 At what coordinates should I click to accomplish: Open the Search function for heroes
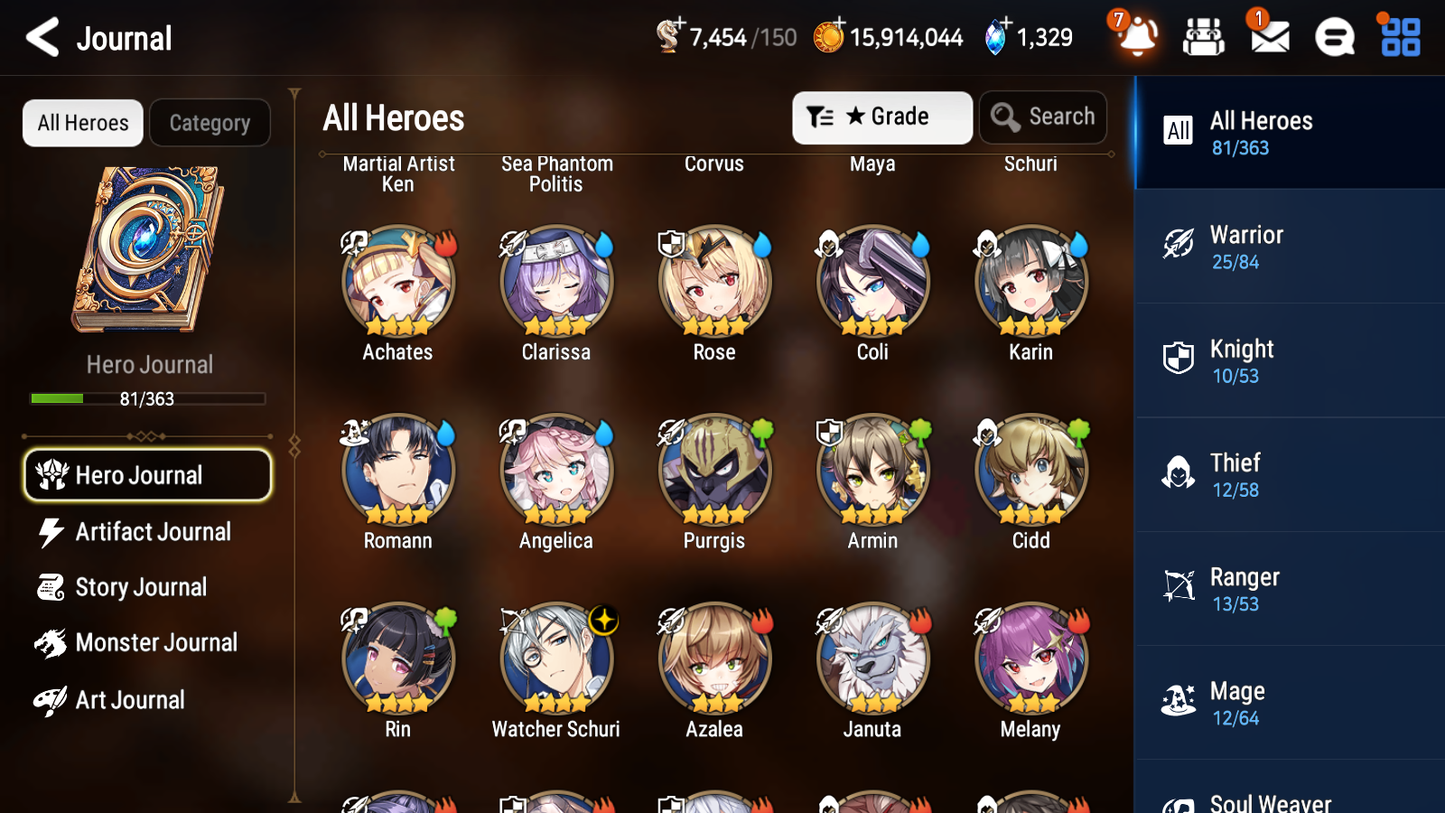(x=1043, y=117)
